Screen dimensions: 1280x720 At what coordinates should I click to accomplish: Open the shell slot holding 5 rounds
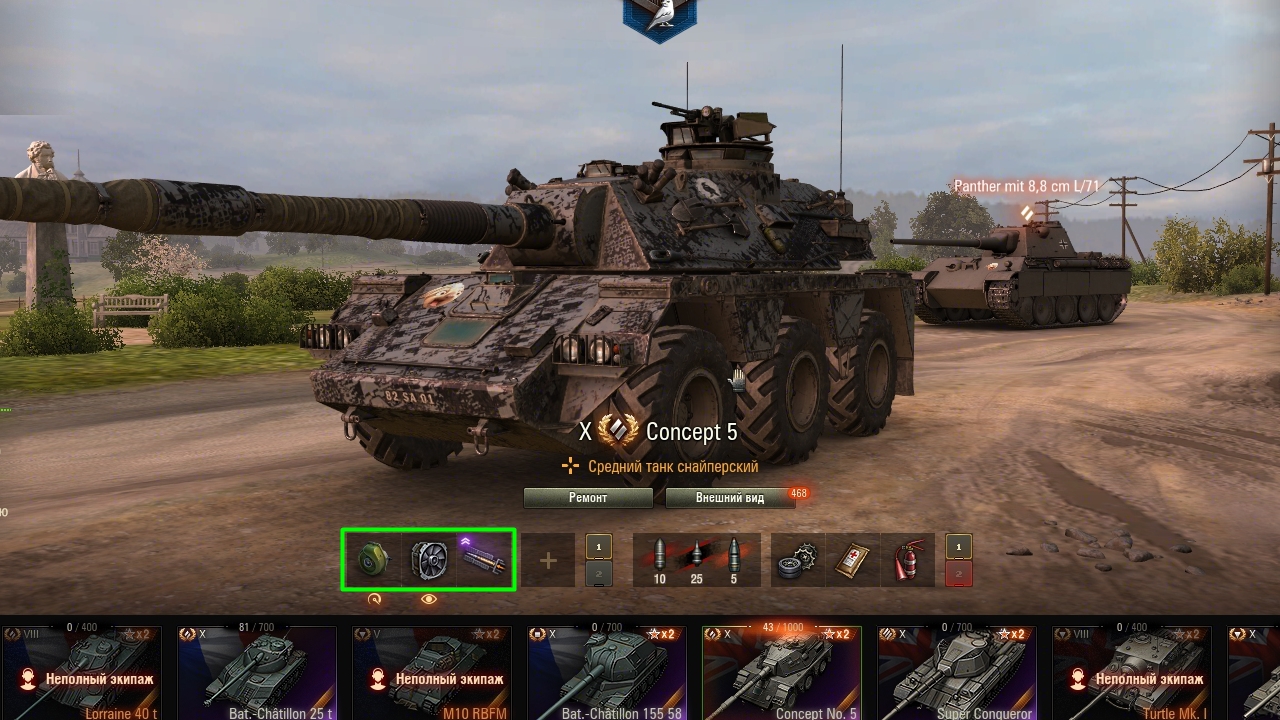733,558
